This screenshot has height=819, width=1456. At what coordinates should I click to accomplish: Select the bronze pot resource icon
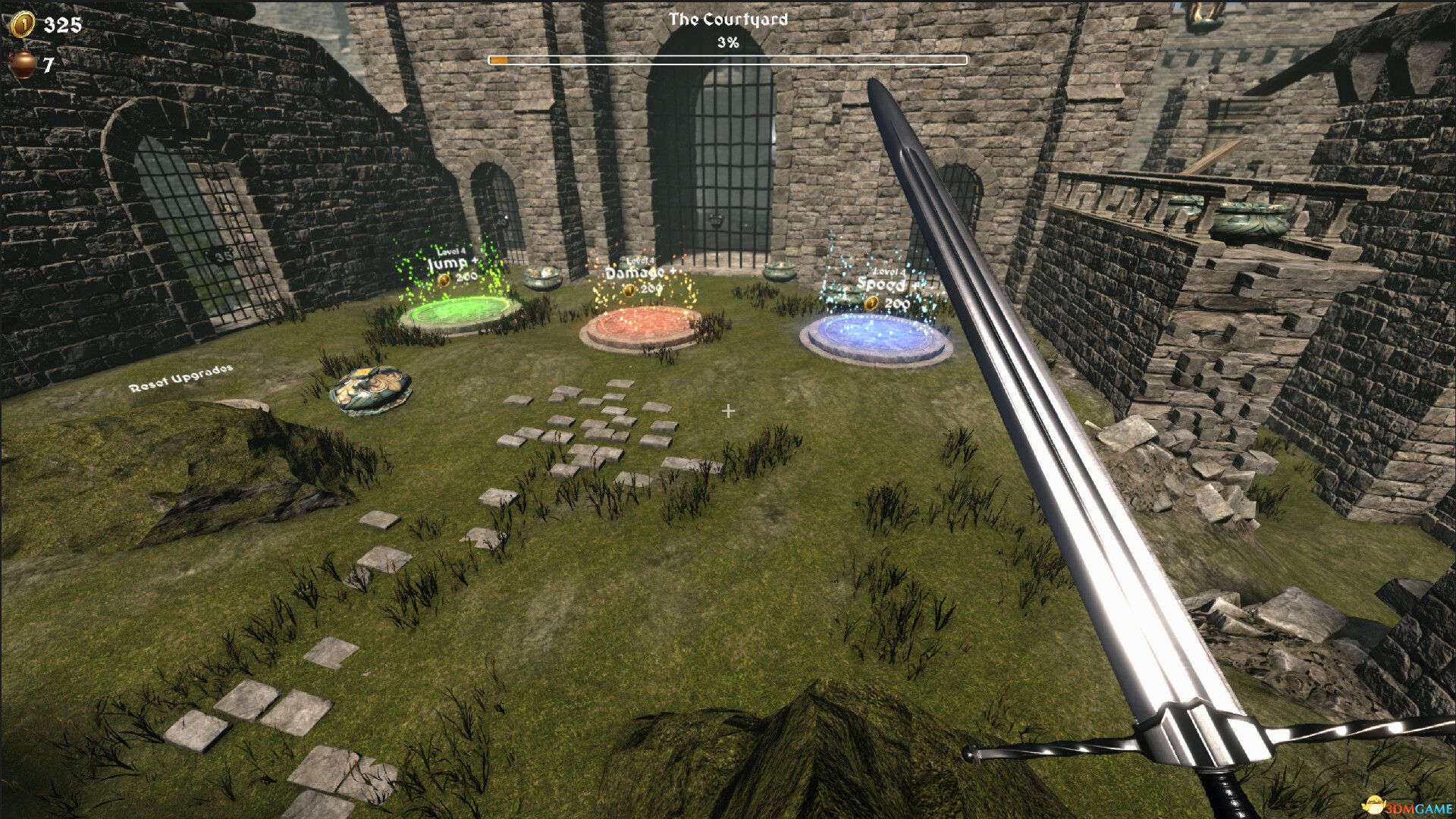21,65
